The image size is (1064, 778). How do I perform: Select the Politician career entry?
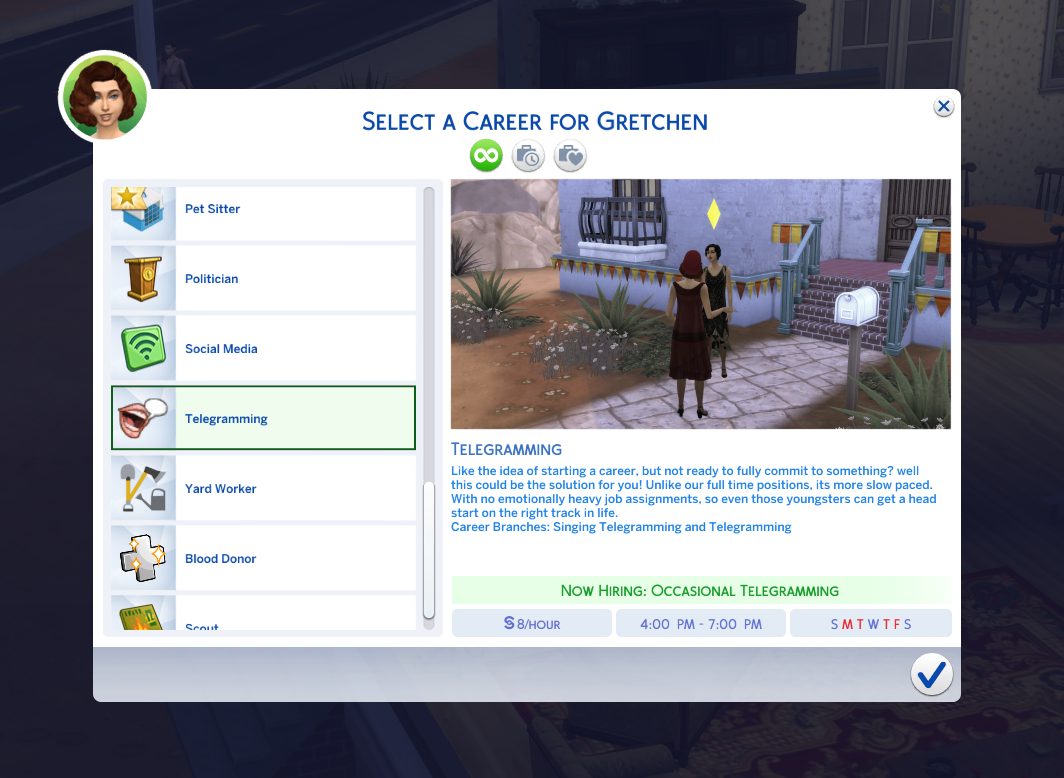coord(264,279)
